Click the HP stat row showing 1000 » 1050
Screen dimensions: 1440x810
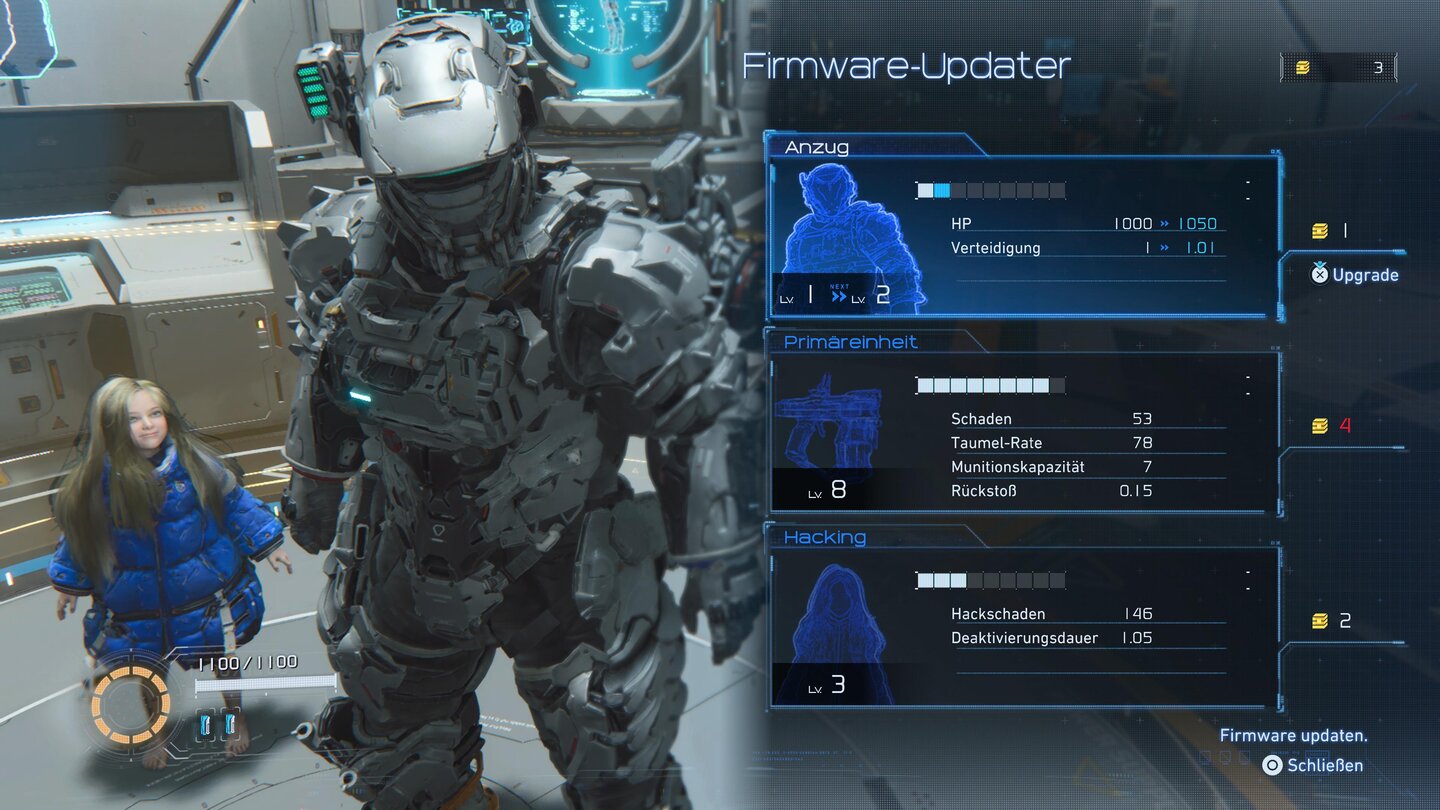pyautogui.click(x=1090, y=223)
